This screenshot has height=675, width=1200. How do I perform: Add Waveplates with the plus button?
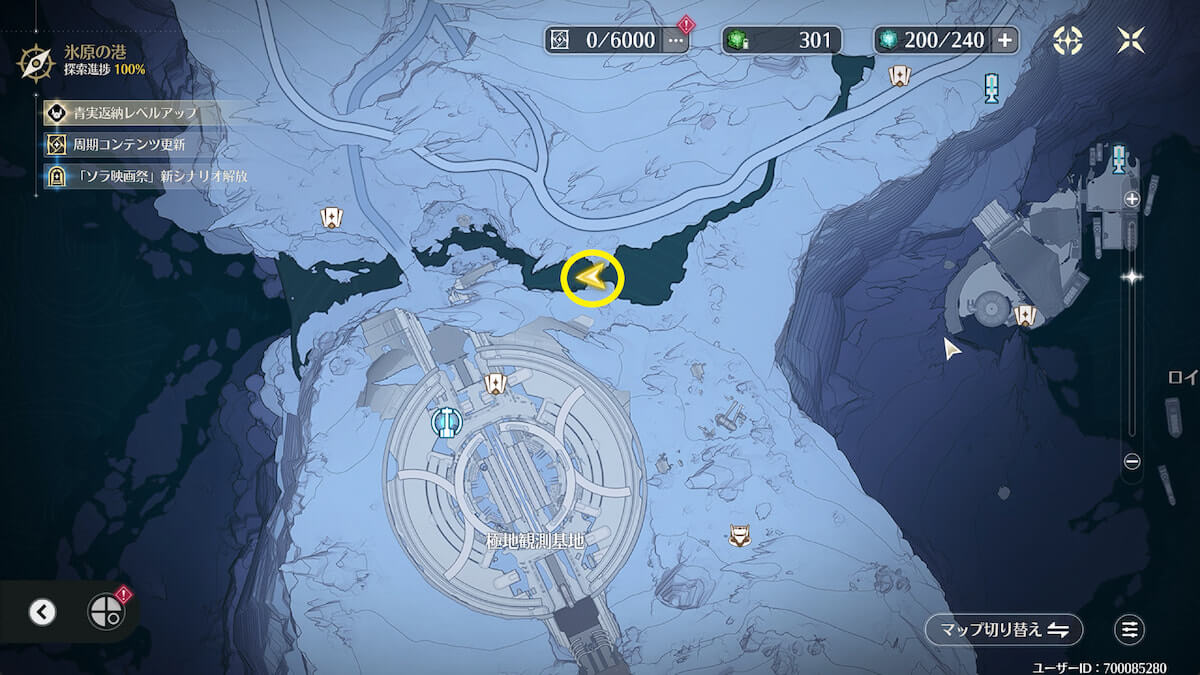click(x=1005, y=40)
